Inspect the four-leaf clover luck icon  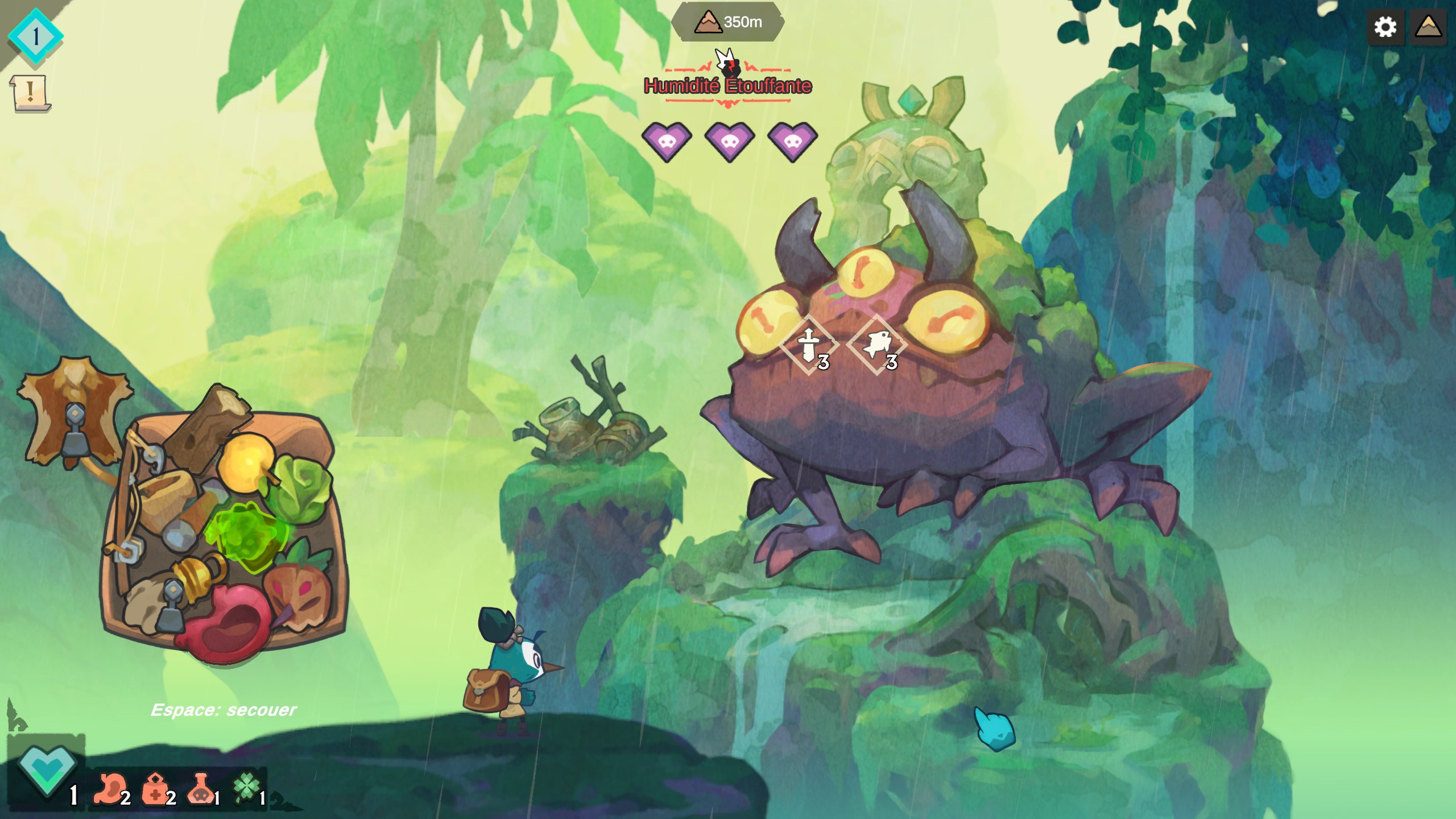pyautogui.click(x=247, y=788)
